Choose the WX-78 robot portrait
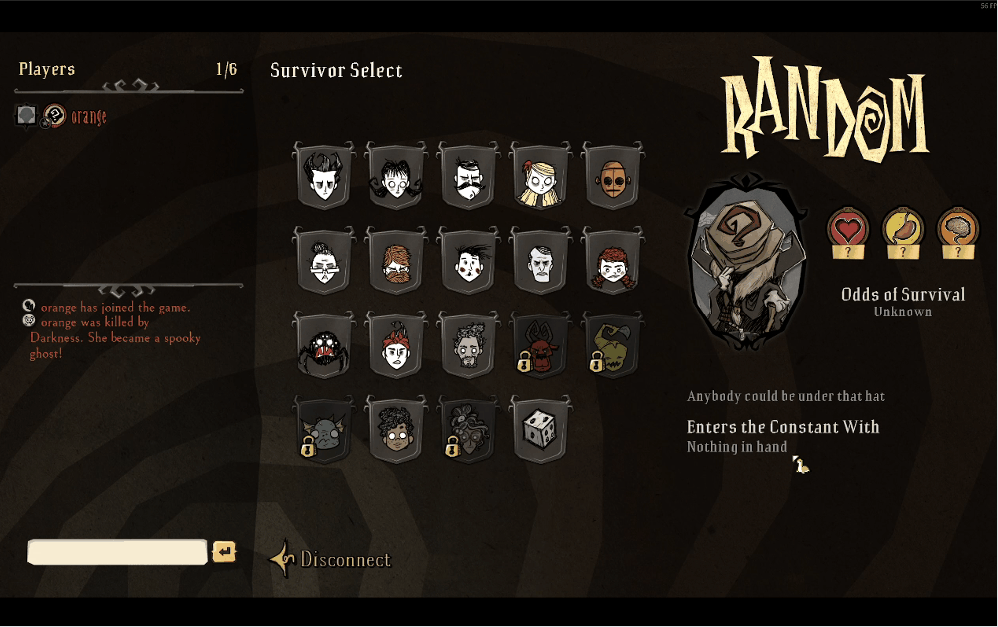998x627 pixels. click(612, 178)
